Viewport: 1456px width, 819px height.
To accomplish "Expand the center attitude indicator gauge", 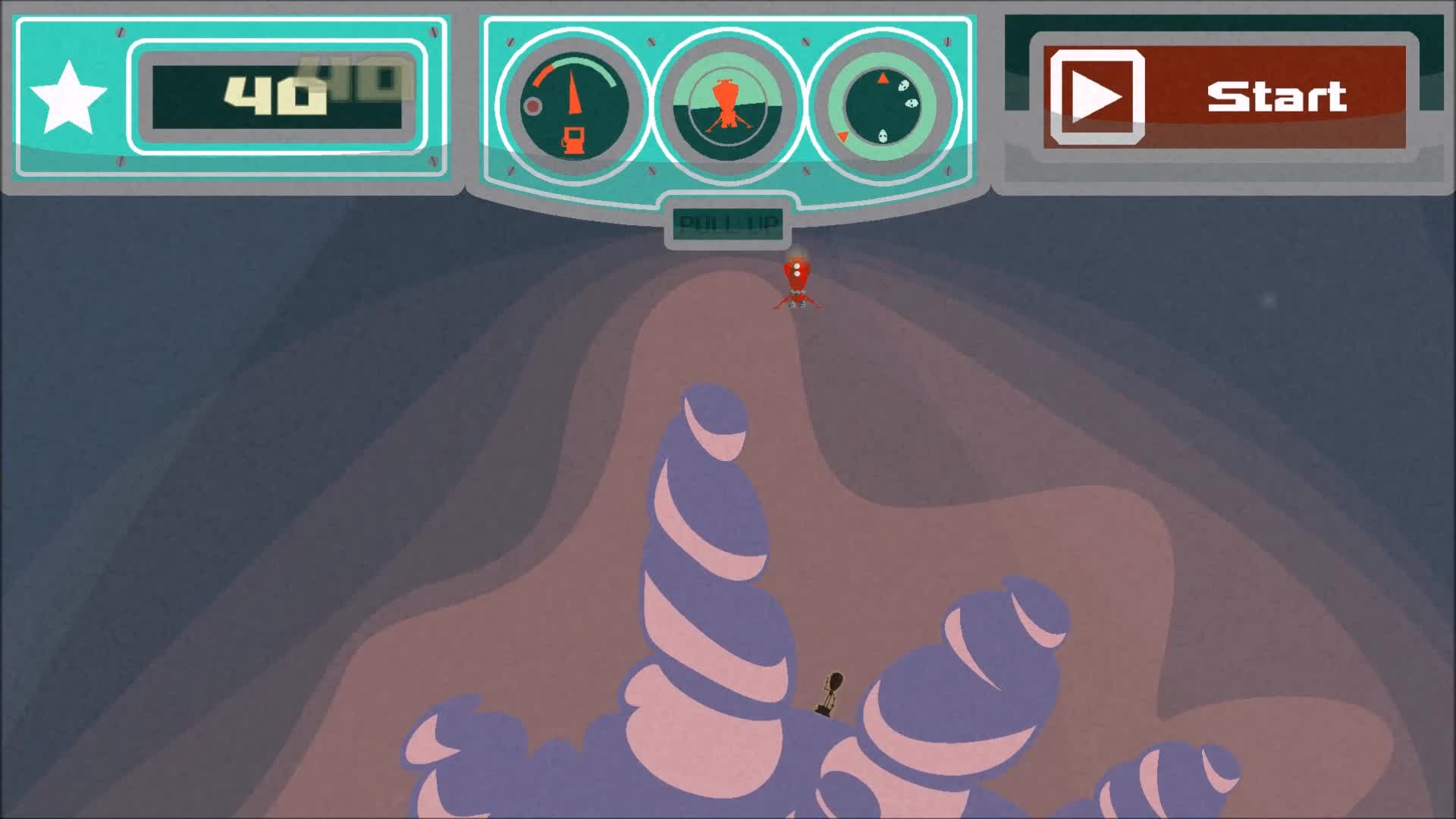I will point(726,106).
